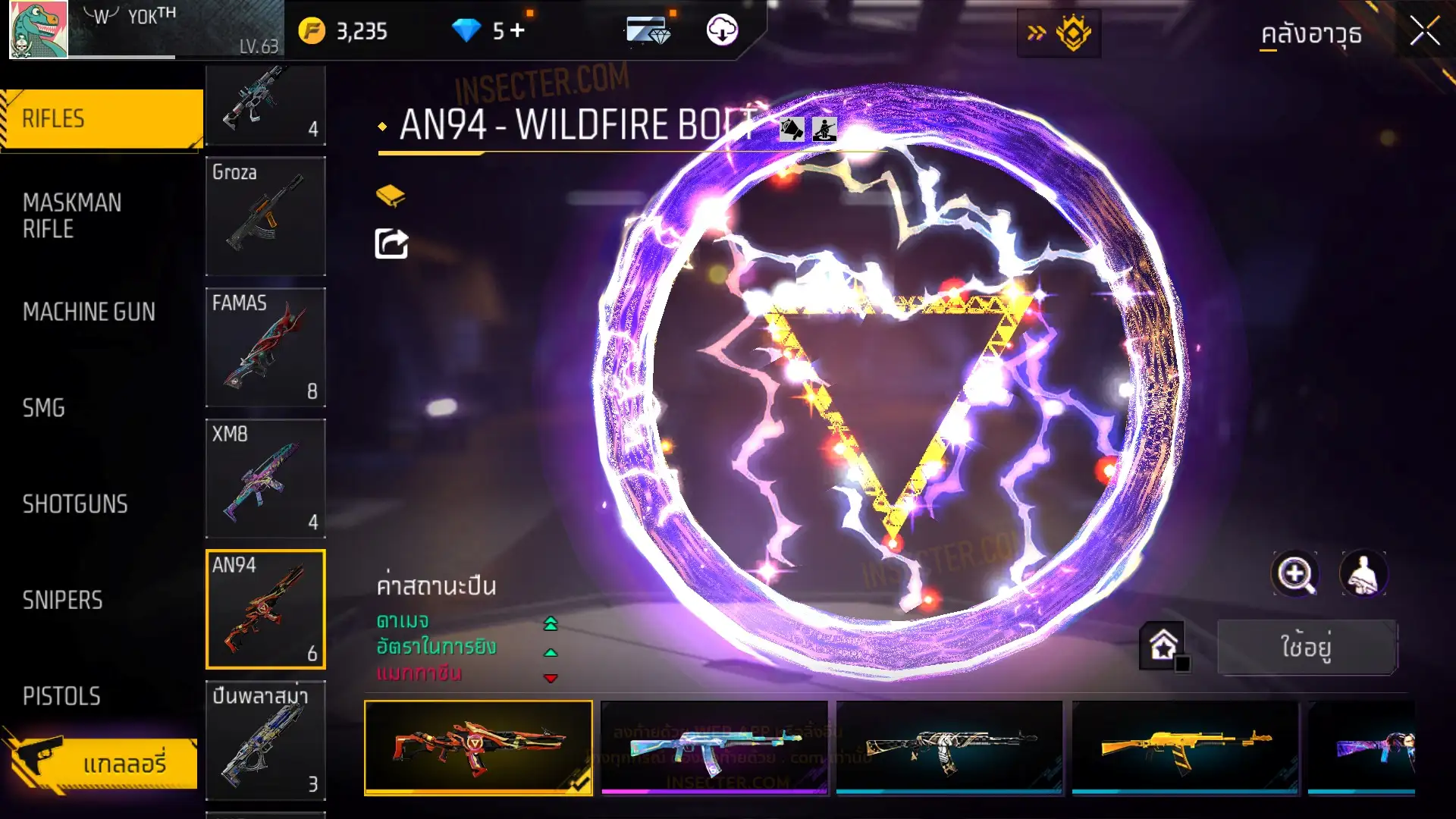1456x819 pixels.
Task: Close the weapon vault screen
Action: tap(1424, 32)
